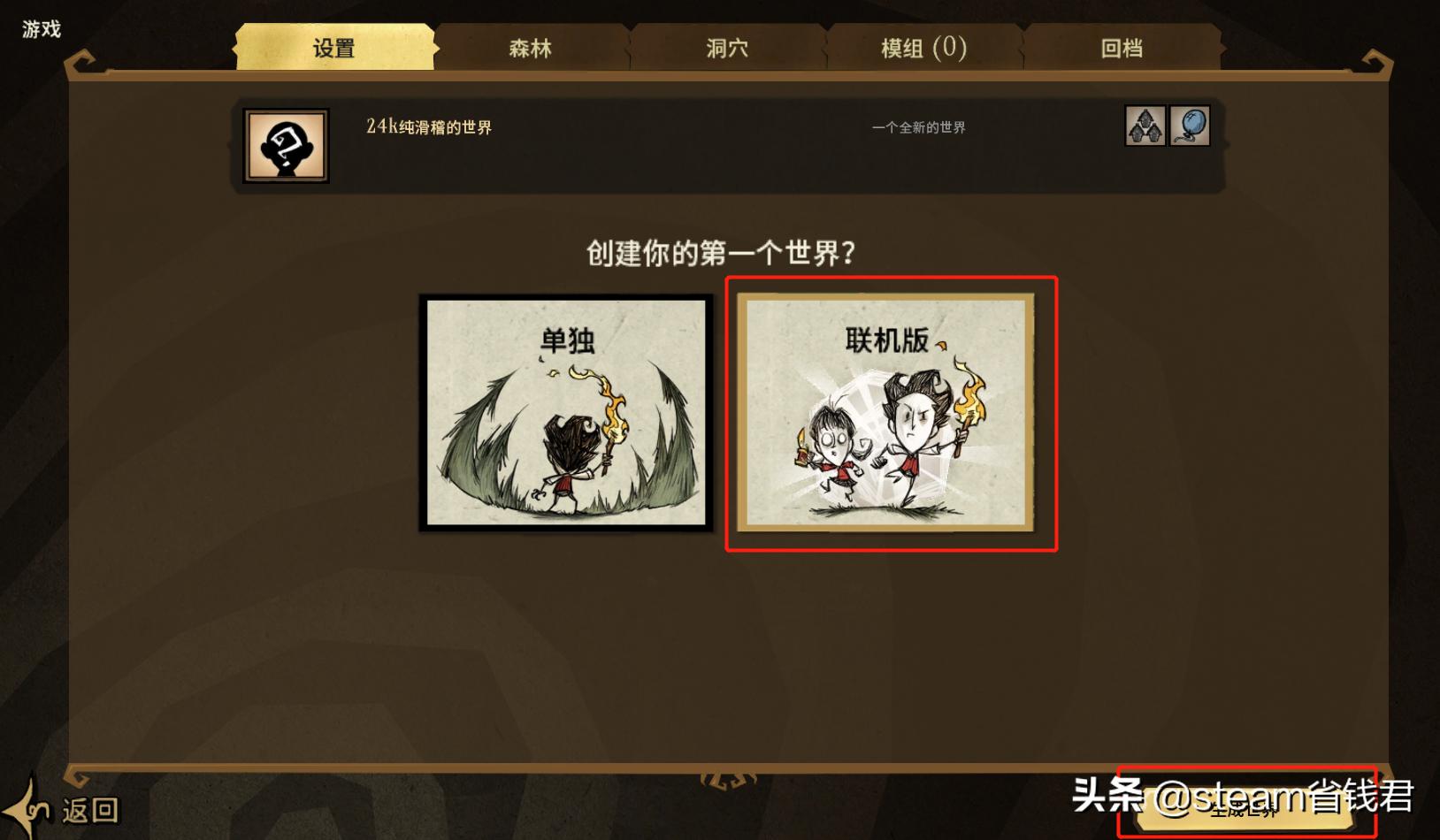Click the blue balloon world option icon
Image resolution: width=1440 pixels, height=840 pixels.
(1190, 125)
